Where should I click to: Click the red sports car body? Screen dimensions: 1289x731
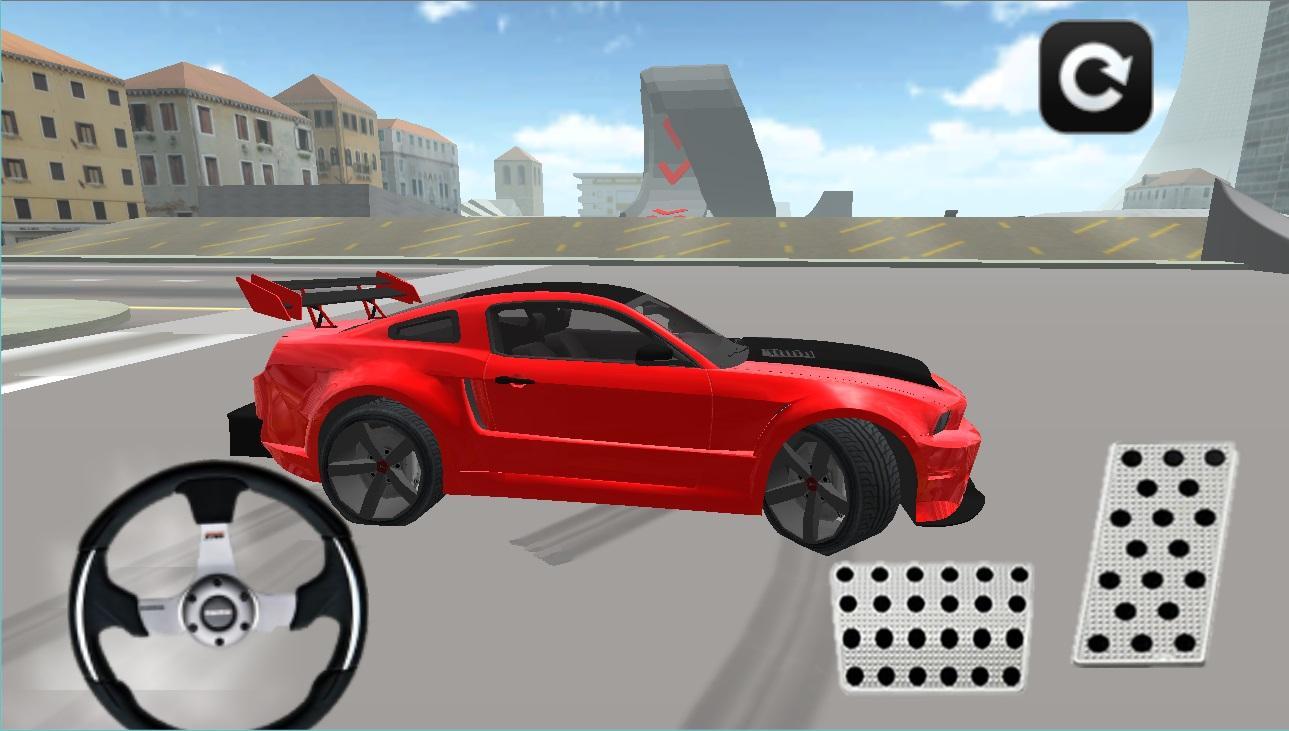pyautogui.click(x=620, y=420)
